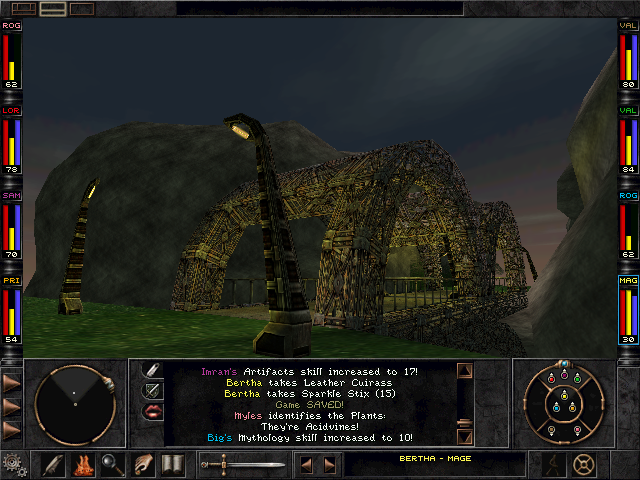Switch to previous character with left arrow
The width and height of the screenshot is (640, 480).
pyautogui.click(x=308, y=465)
